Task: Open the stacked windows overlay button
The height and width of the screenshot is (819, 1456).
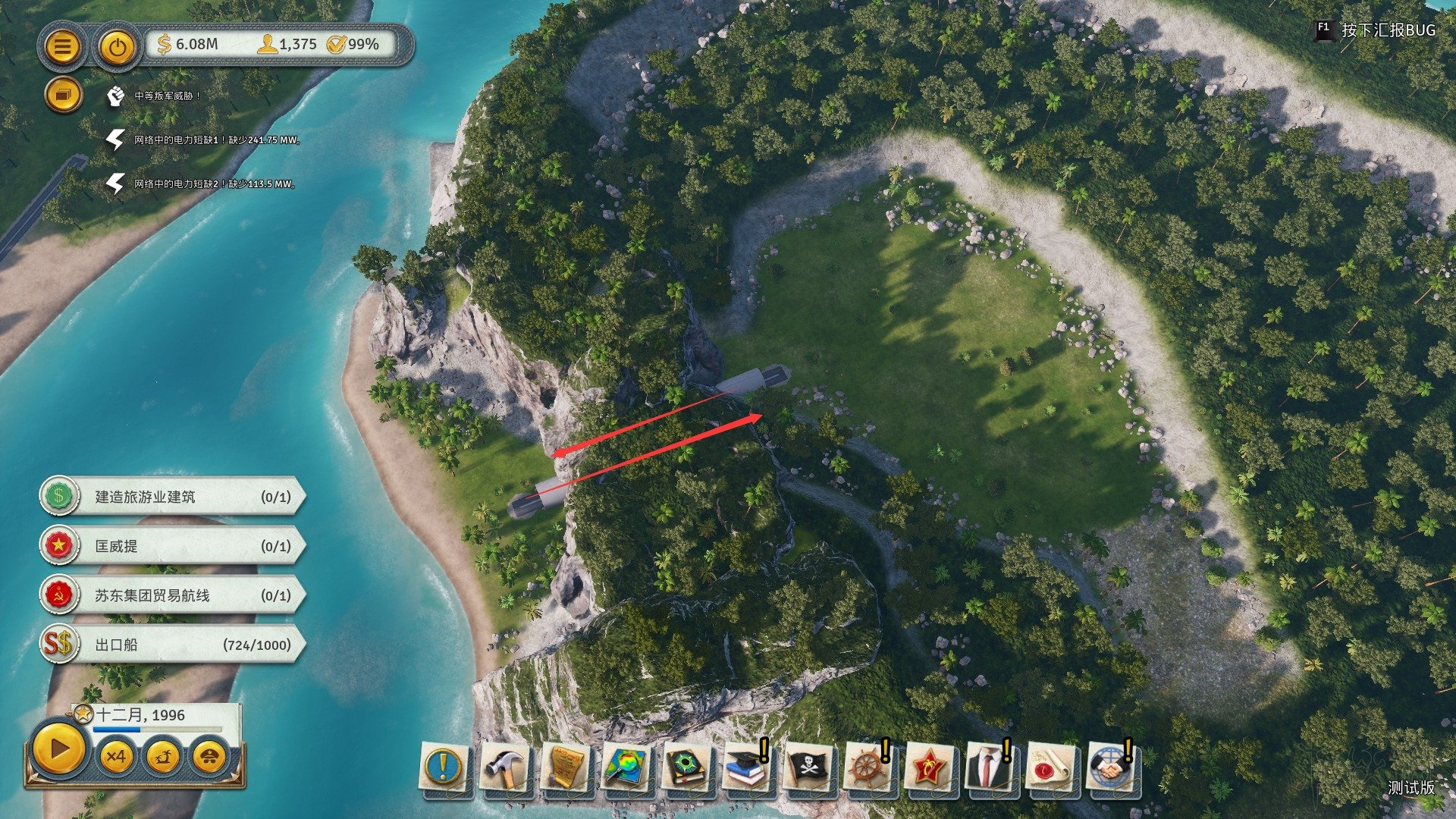Action: point(62,96)
